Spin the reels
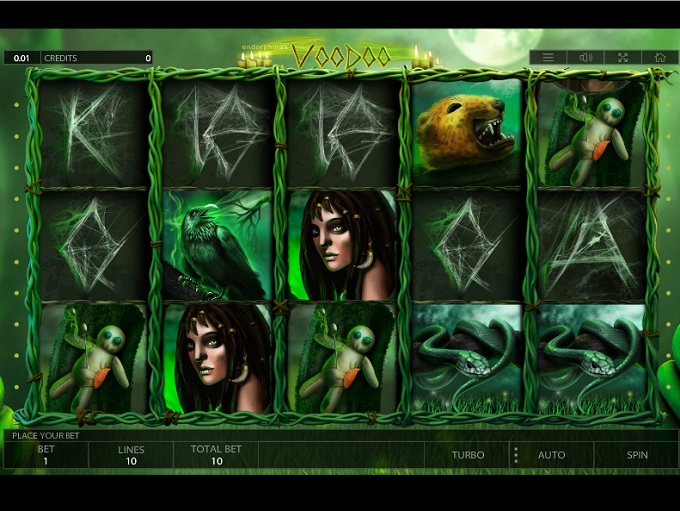This screenshot has height=511, width=680. (637, 455)
